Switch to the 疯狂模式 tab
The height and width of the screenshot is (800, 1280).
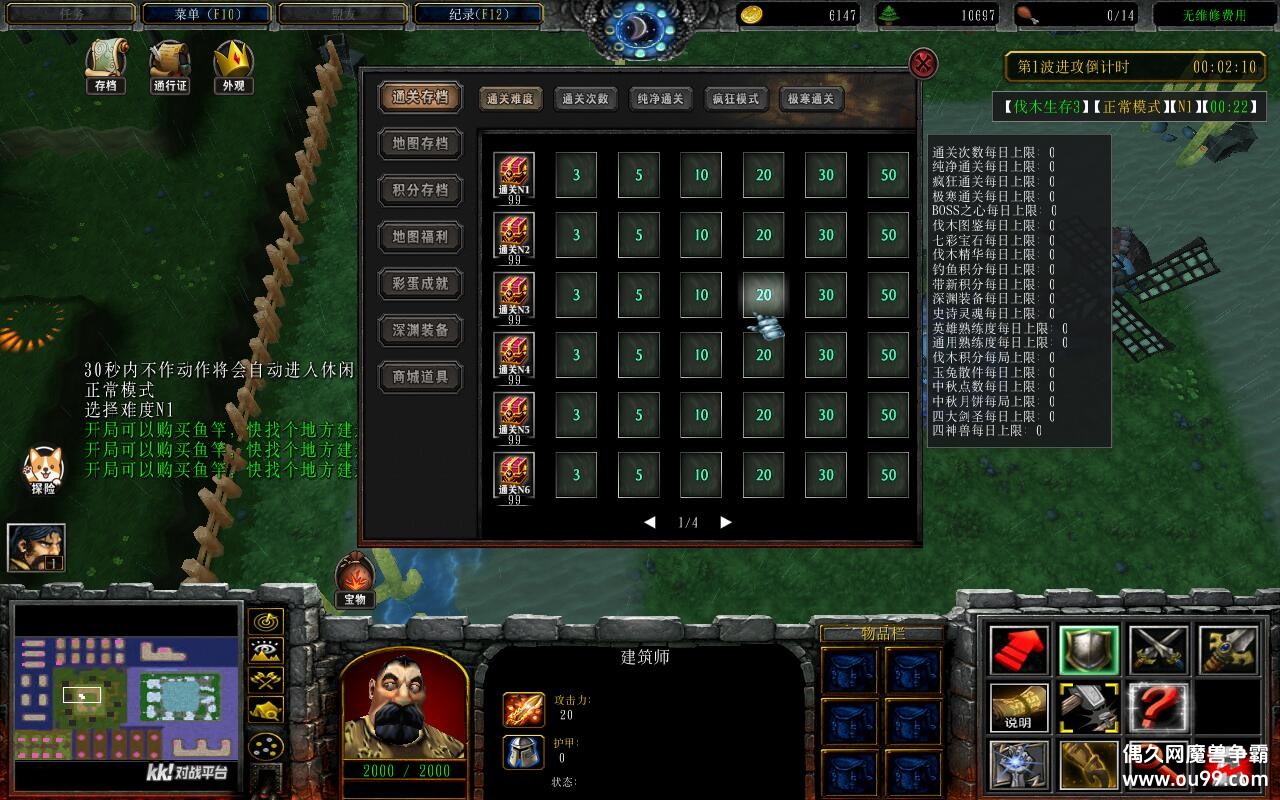click(735, 99)
